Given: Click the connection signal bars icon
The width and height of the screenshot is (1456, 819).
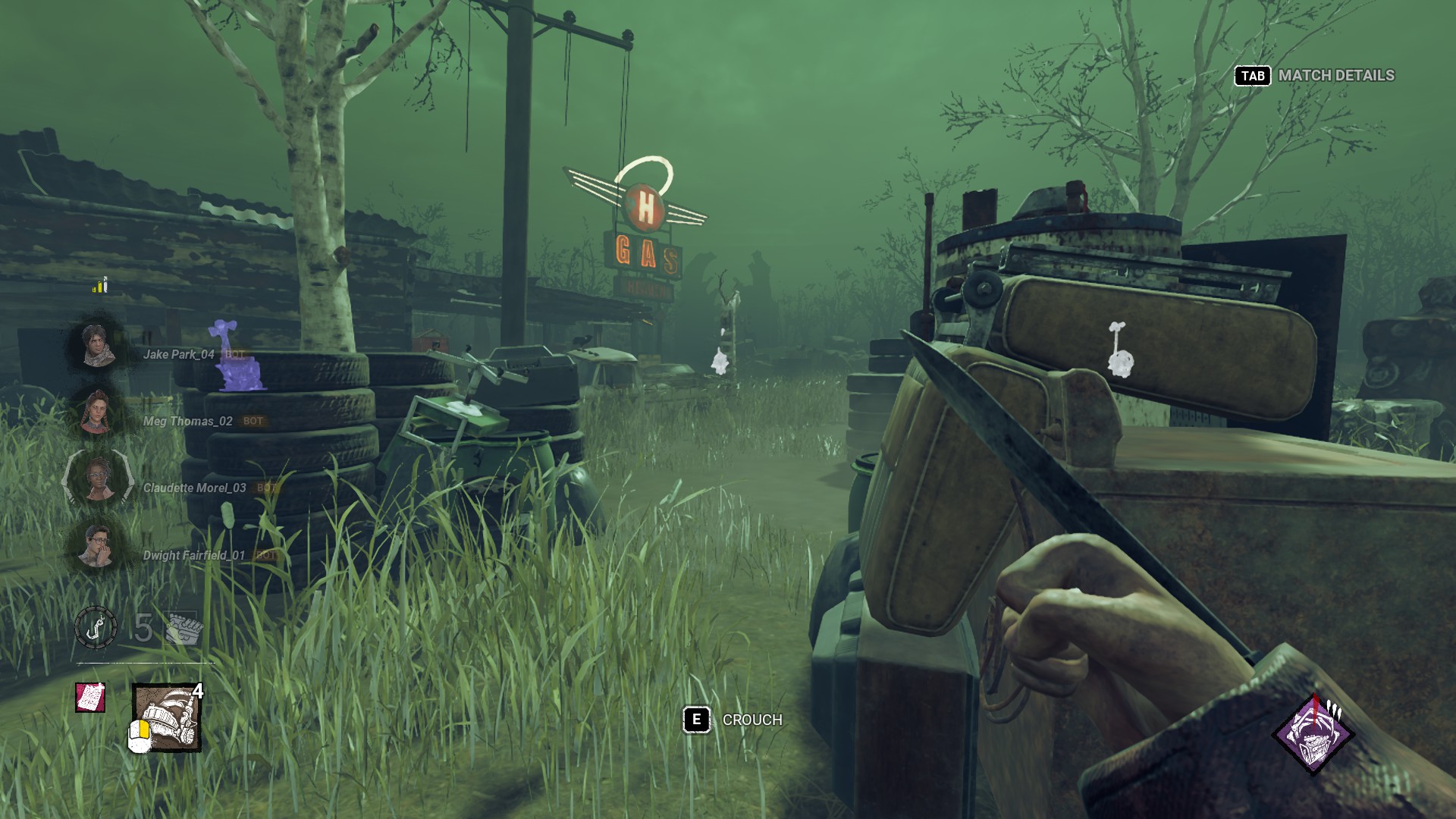Looking at the screenshot, I should (100, 285).
